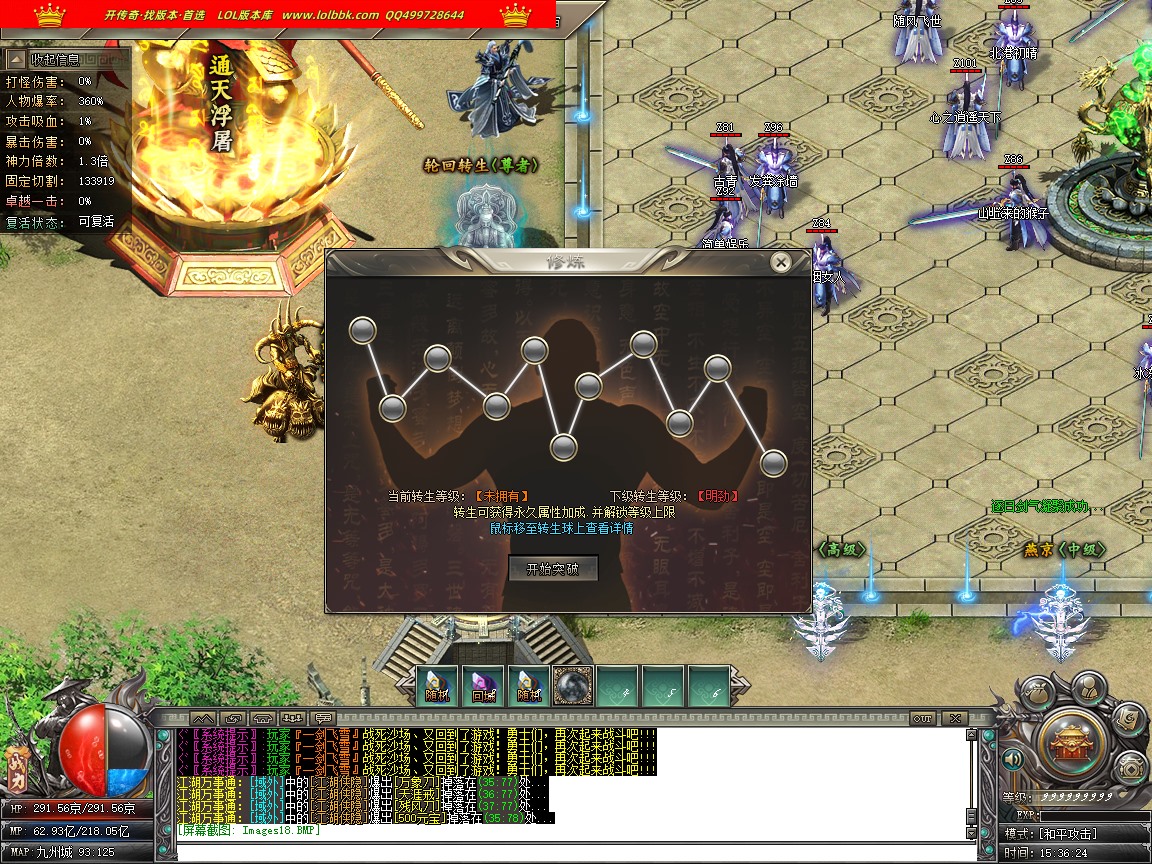
Task: Select the dark orb hotbar slot
Action: point(572,686)
